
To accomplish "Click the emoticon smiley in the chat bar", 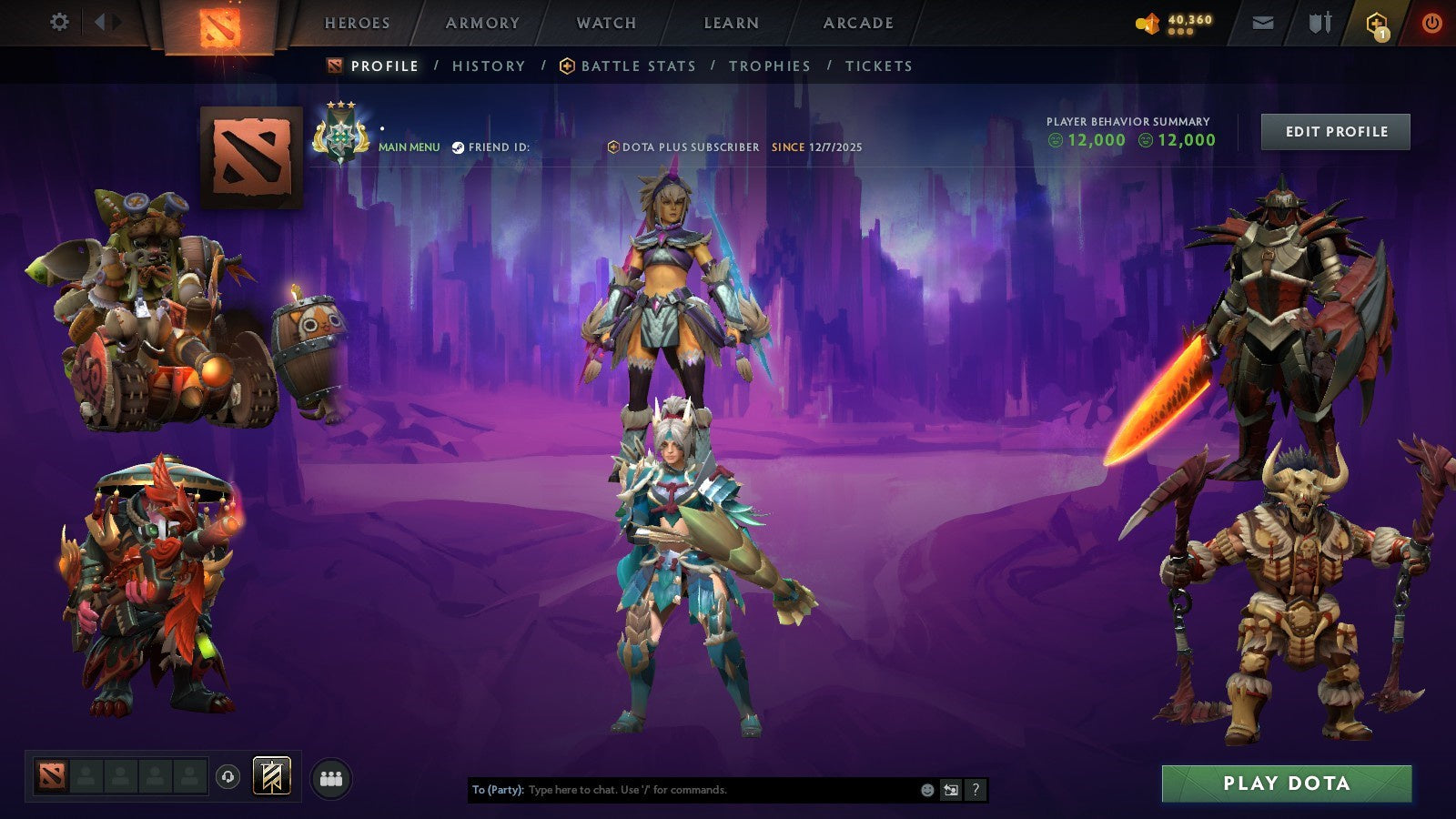I will click(925, 790).
